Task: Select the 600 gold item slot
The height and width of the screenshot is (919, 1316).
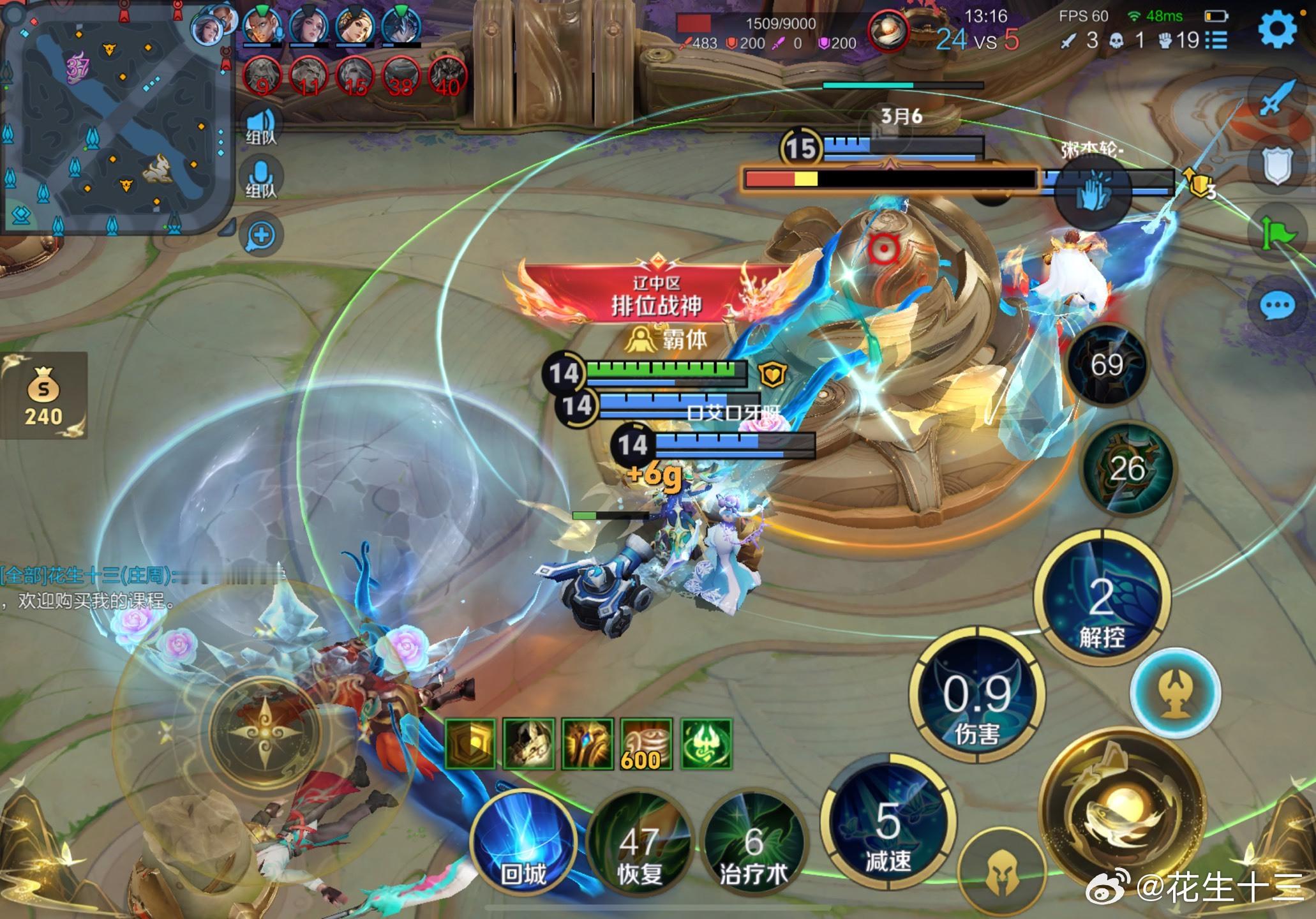Action: pos(646,744)
